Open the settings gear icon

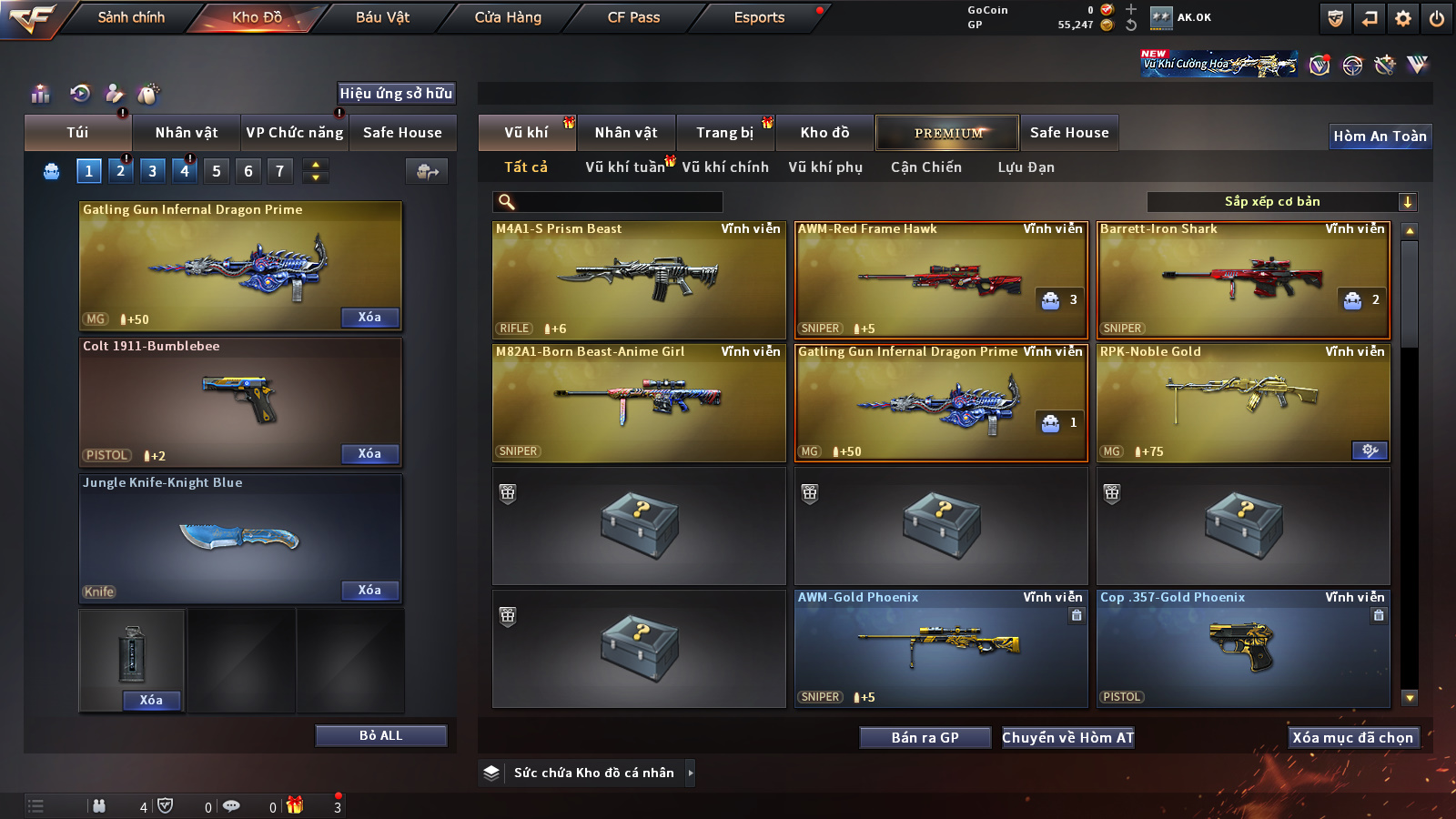(1403, 18)
